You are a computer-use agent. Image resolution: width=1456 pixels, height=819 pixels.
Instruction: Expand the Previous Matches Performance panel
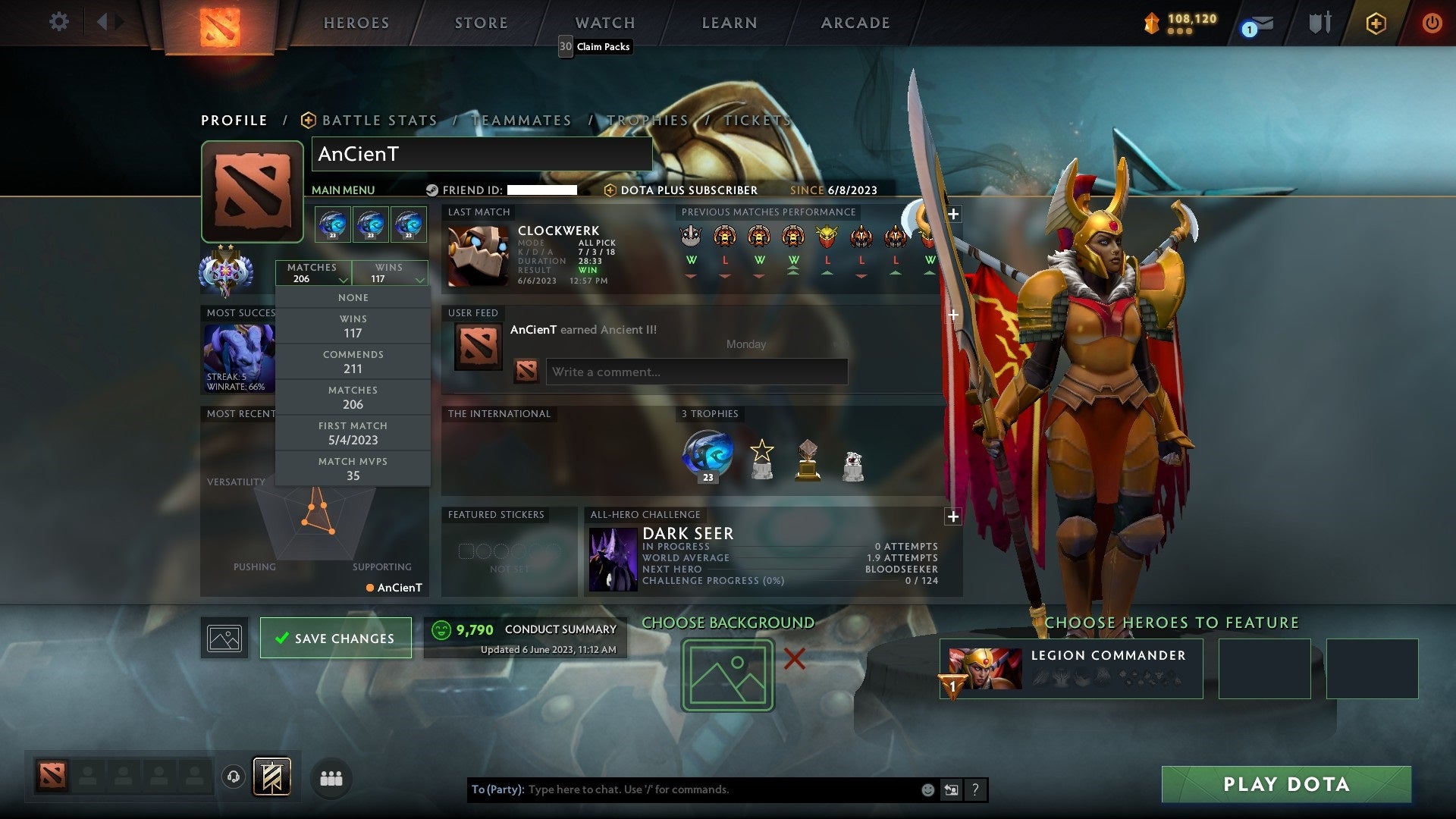[953, 215]
